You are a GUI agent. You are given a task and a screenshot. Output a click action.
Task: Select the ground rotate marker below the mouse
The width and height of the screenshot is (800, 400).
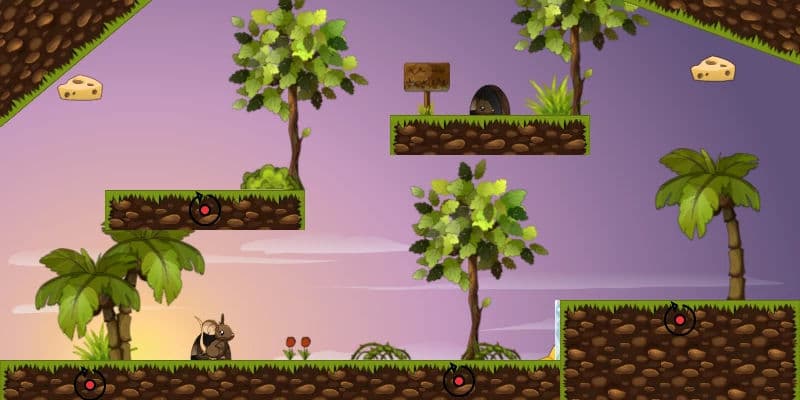90,384
